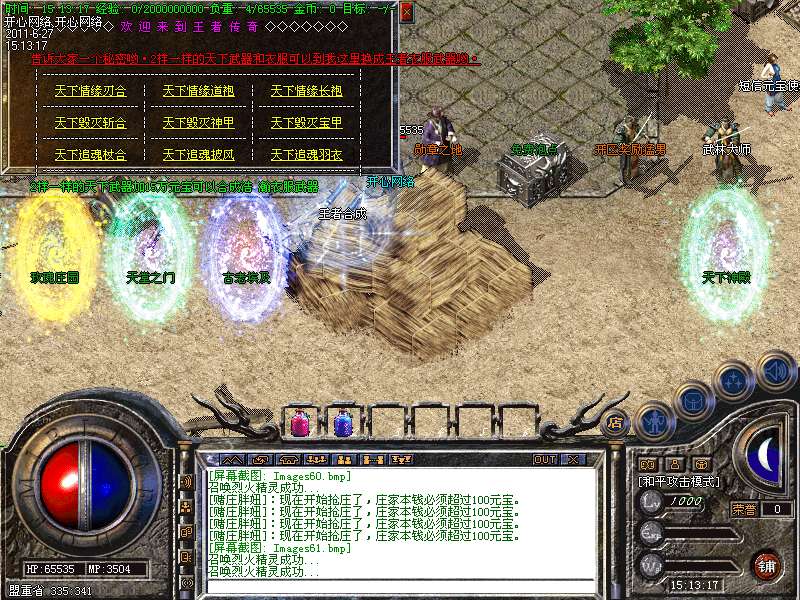This screenshot has height=600, width=800.
Task: Select the 天下情缘道袍 link
Action: click(x=198, y=91)
